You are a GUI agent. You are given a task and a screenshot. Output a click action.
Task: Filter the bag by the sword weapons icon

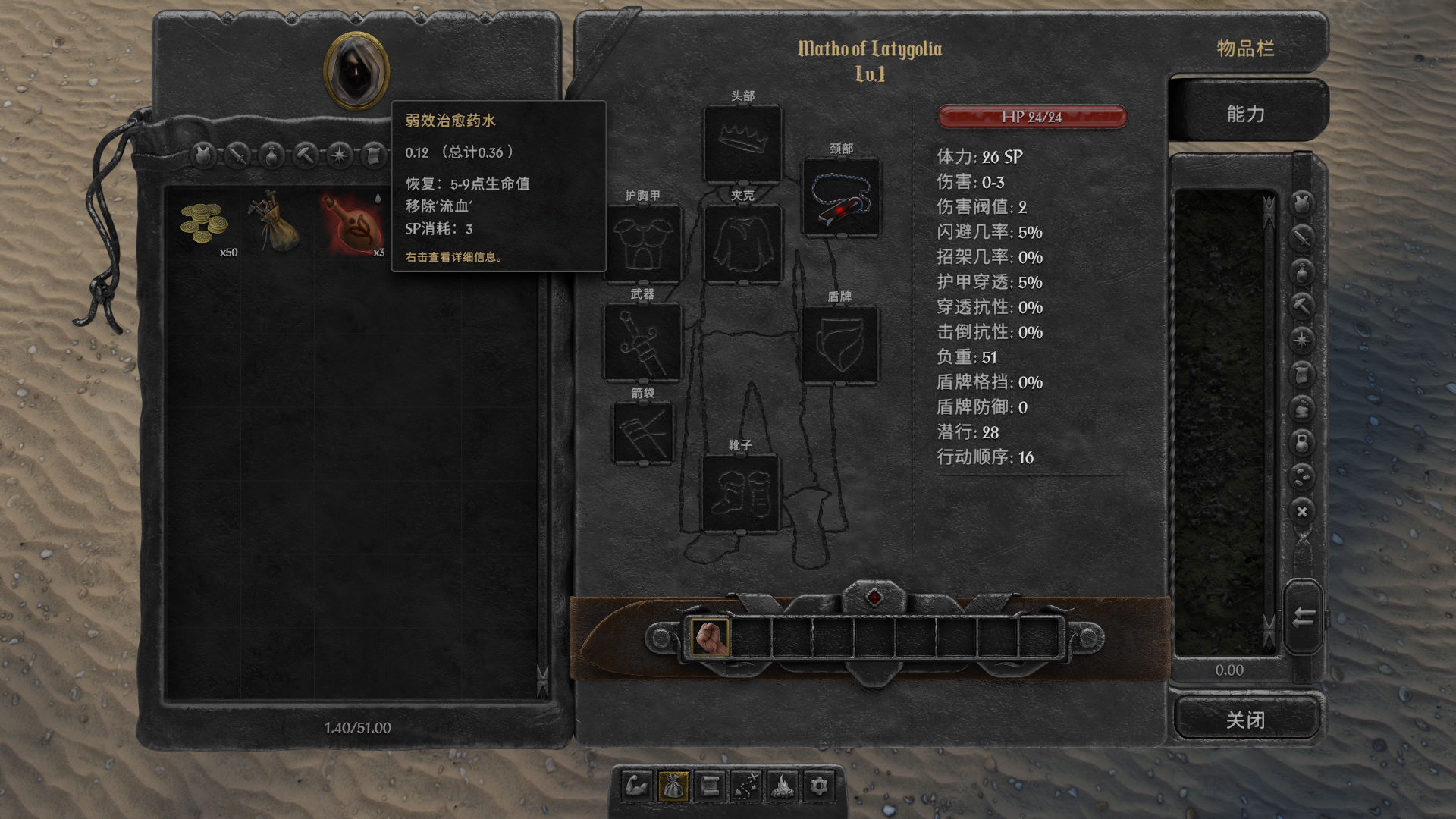(237, 155)
